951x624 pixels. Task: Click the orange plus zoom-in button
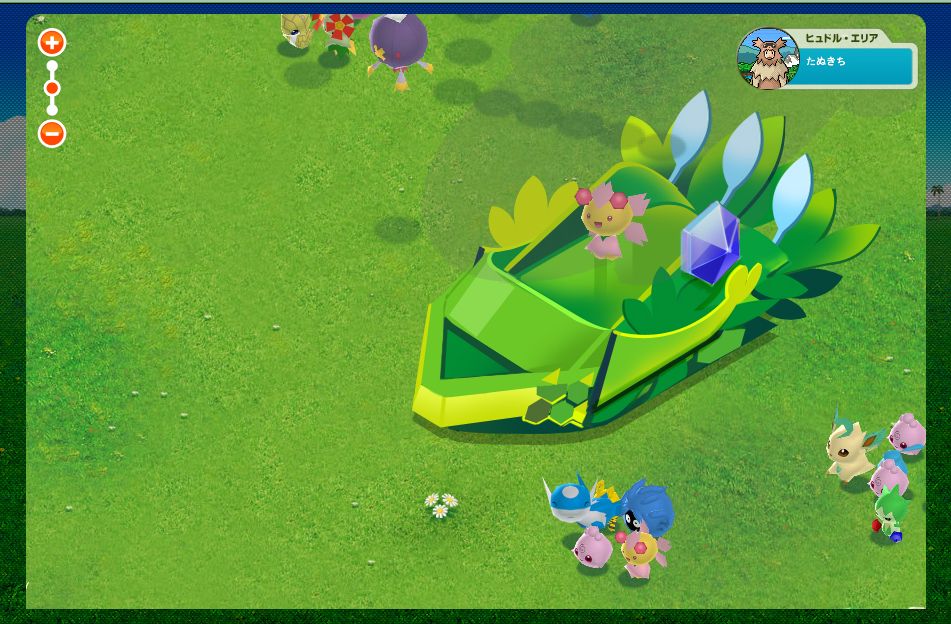(52, 42)
